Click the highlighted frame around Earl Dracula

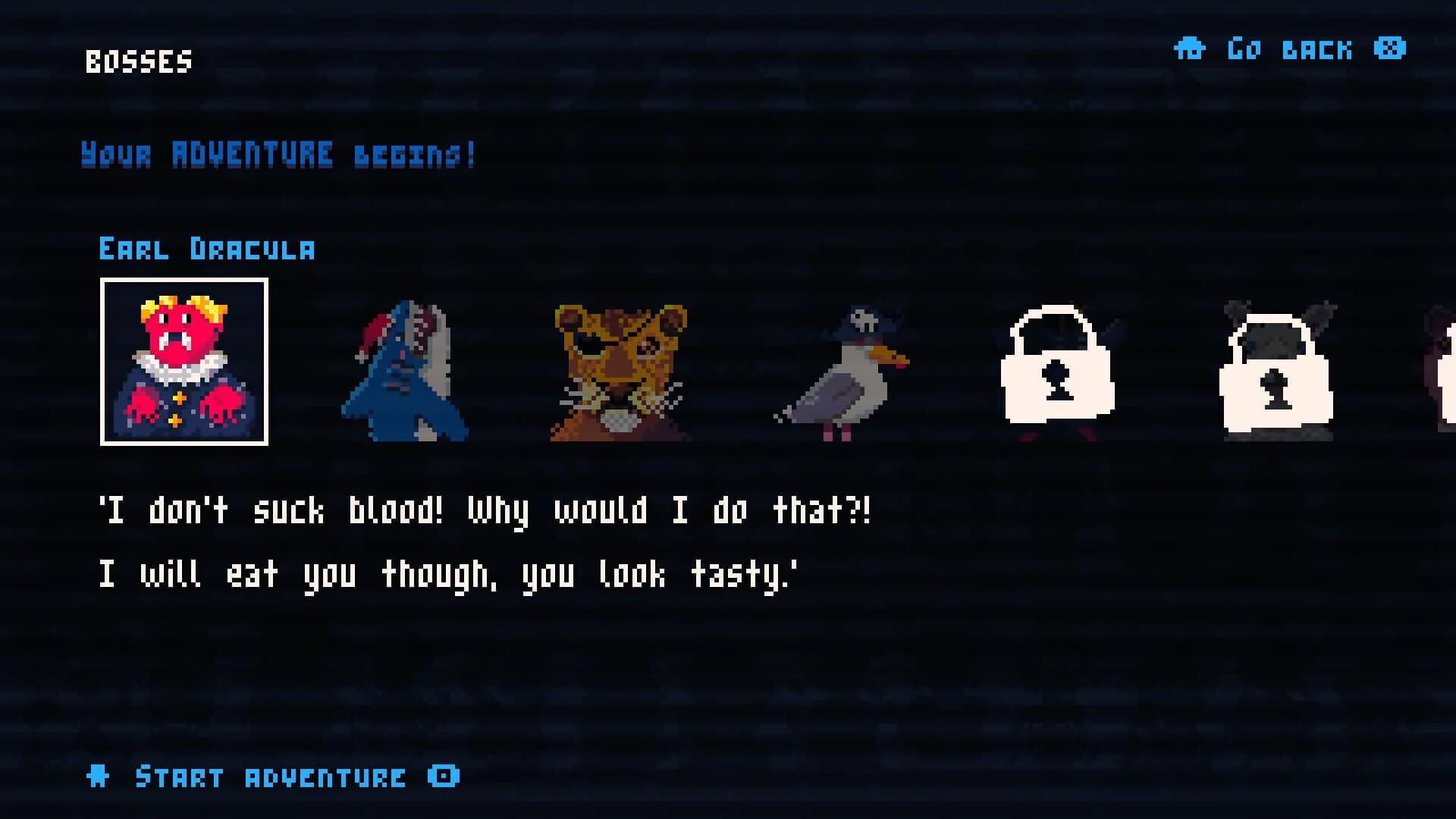pos(184,283)
